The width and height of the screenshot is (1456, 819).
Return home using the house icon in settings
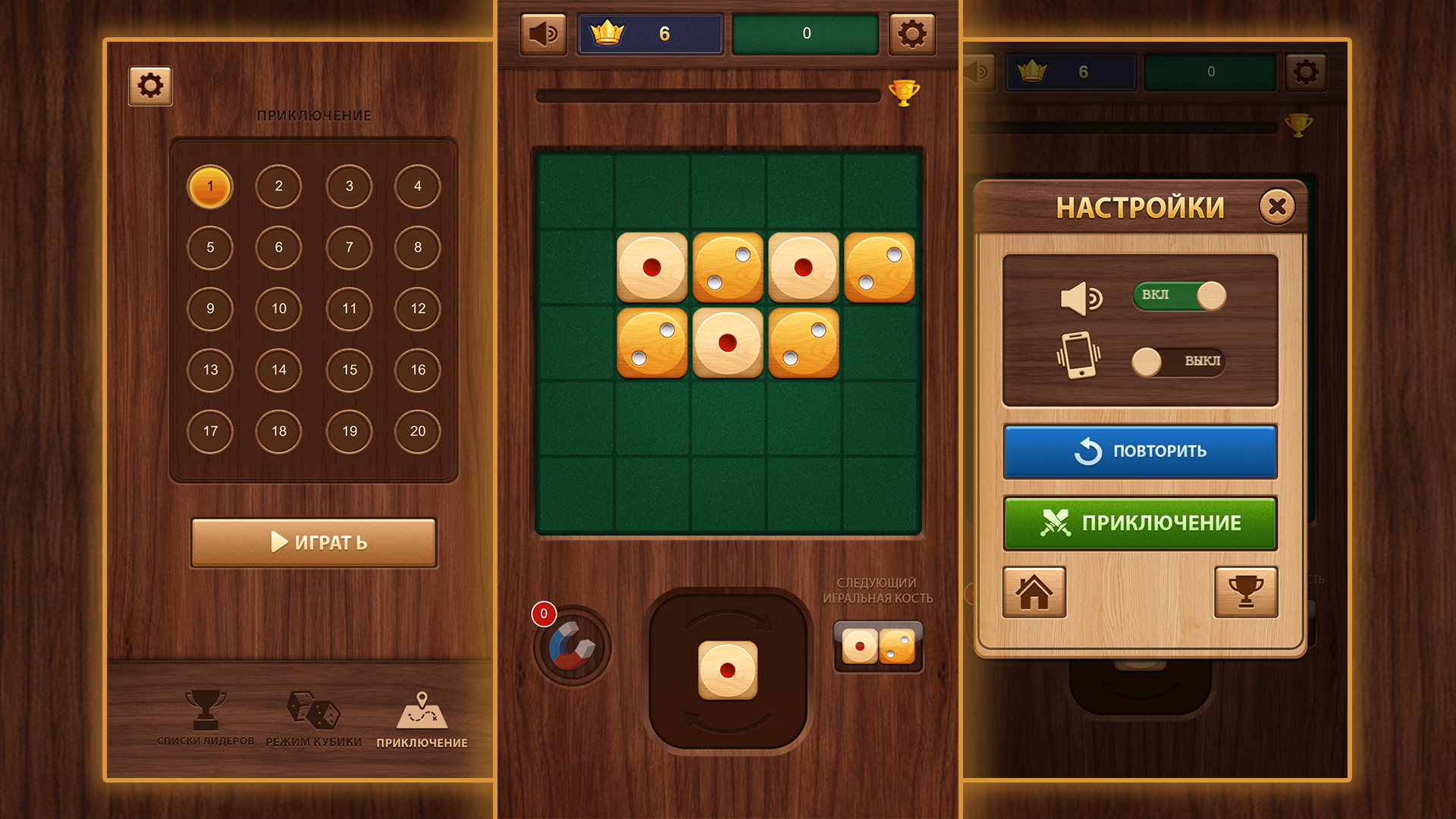click(1034, 592)
